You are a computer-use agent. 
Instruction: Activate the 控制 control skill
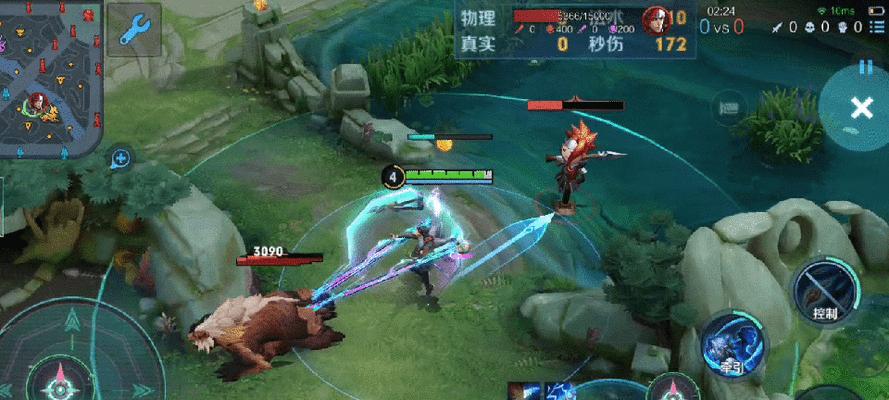point(823,290)
